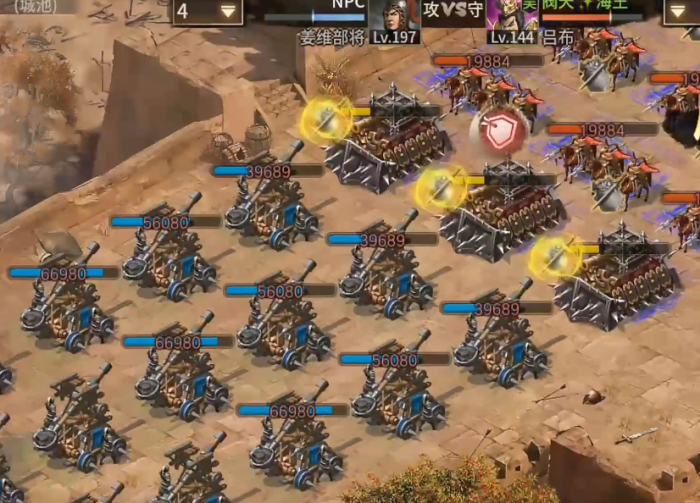Select the attacker general portrait Lv.197
Screen dimensions: 700x503
[393, 17]
